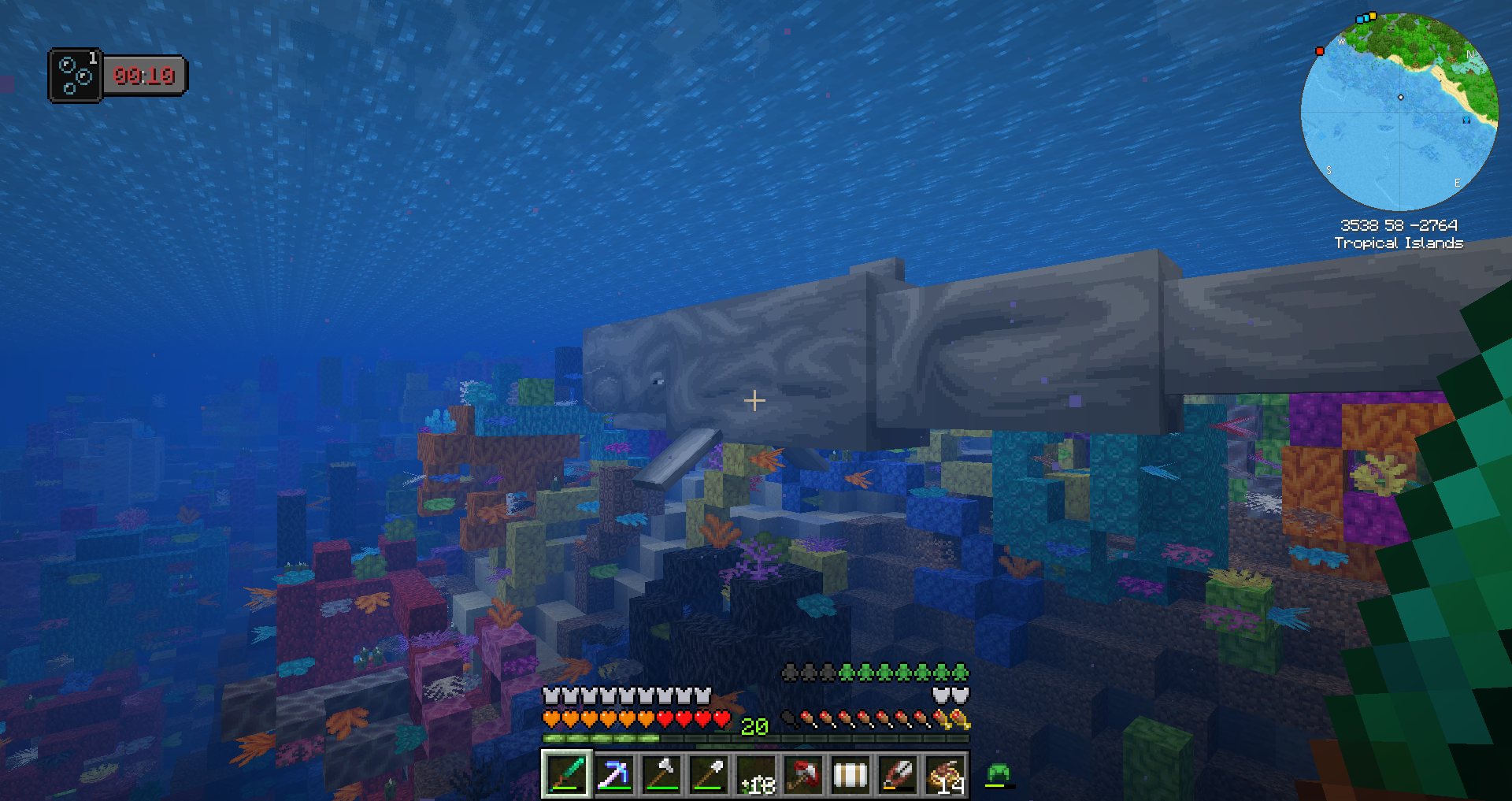Select the red umbrella hotbar item
The height and width of the screenshot is (801, 1512).
(x=803, y=774)
